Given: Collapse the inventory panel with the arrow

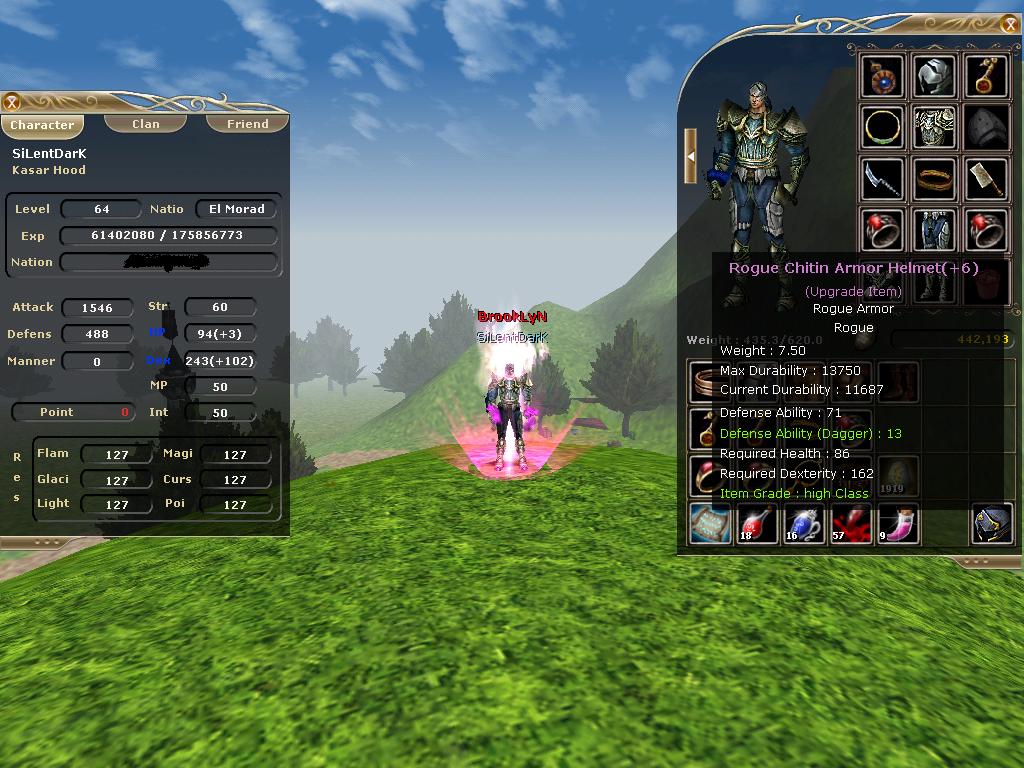Looking at the screenshot, I should coord(690,155).
